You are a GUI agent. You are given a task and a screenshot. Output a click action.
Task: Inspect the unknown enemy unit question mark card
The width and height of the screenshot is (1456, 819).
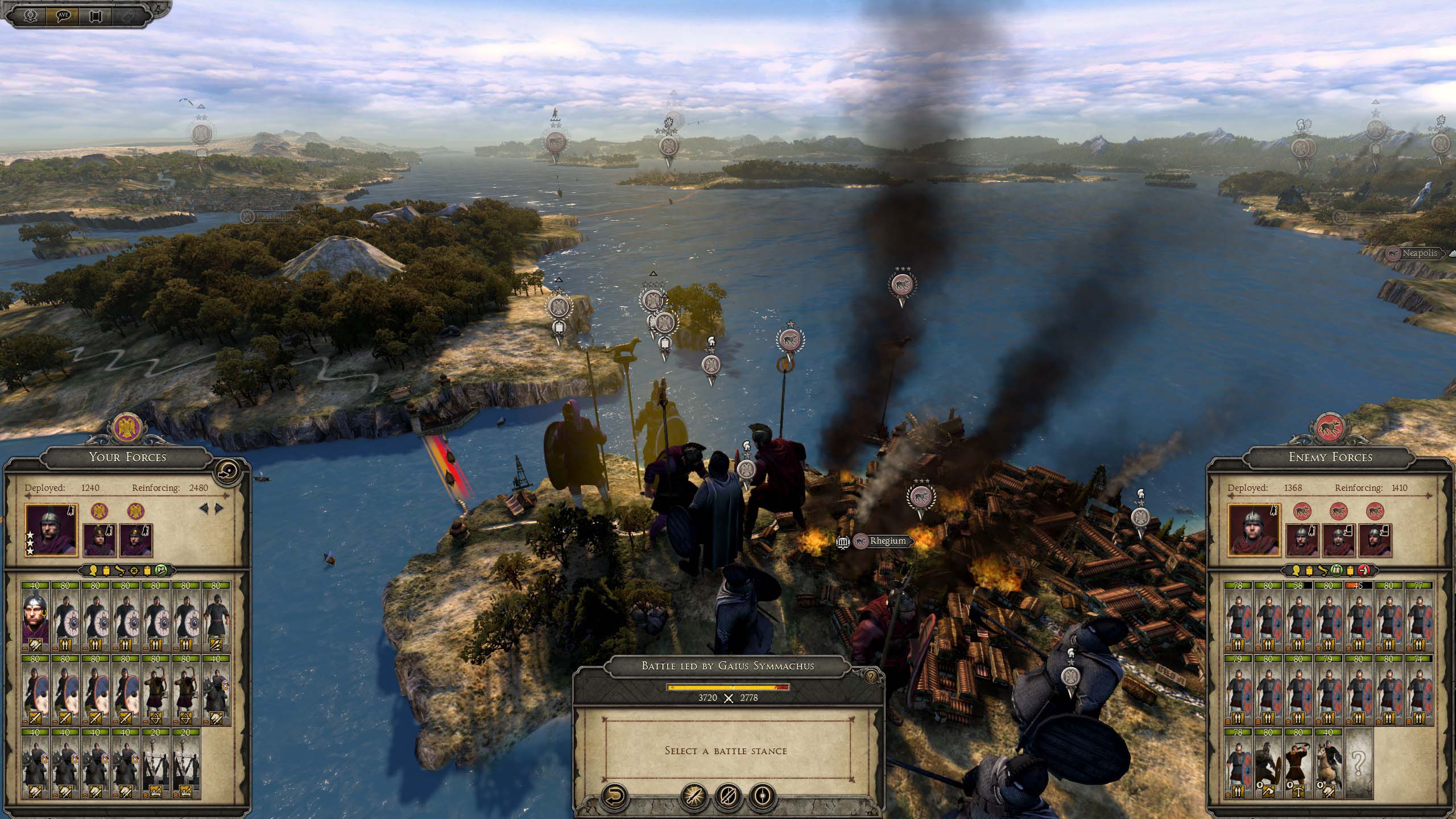(x=1358, y=764)
